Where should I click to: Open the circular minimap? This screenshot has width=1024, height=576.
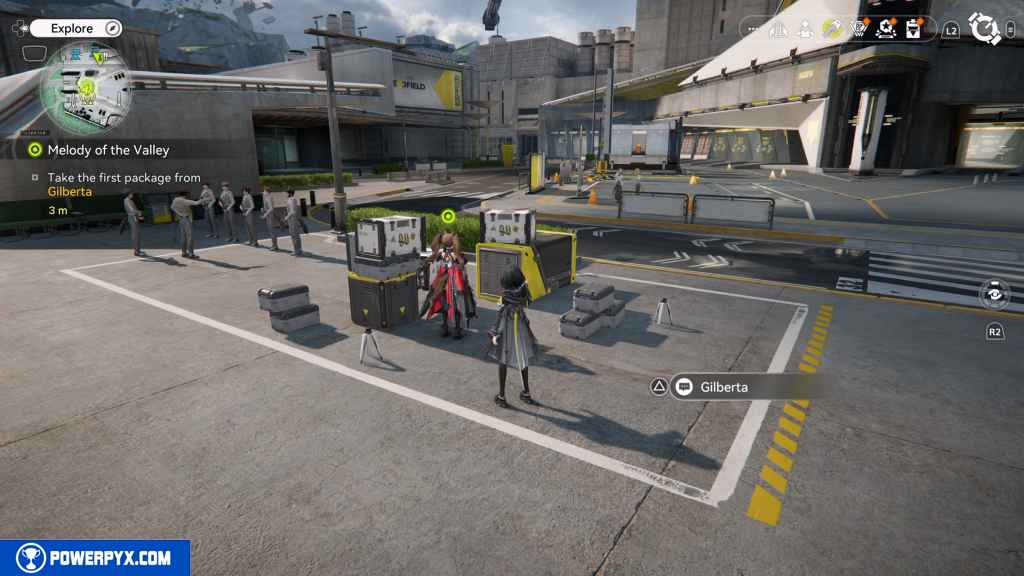[x=86, y=90]
